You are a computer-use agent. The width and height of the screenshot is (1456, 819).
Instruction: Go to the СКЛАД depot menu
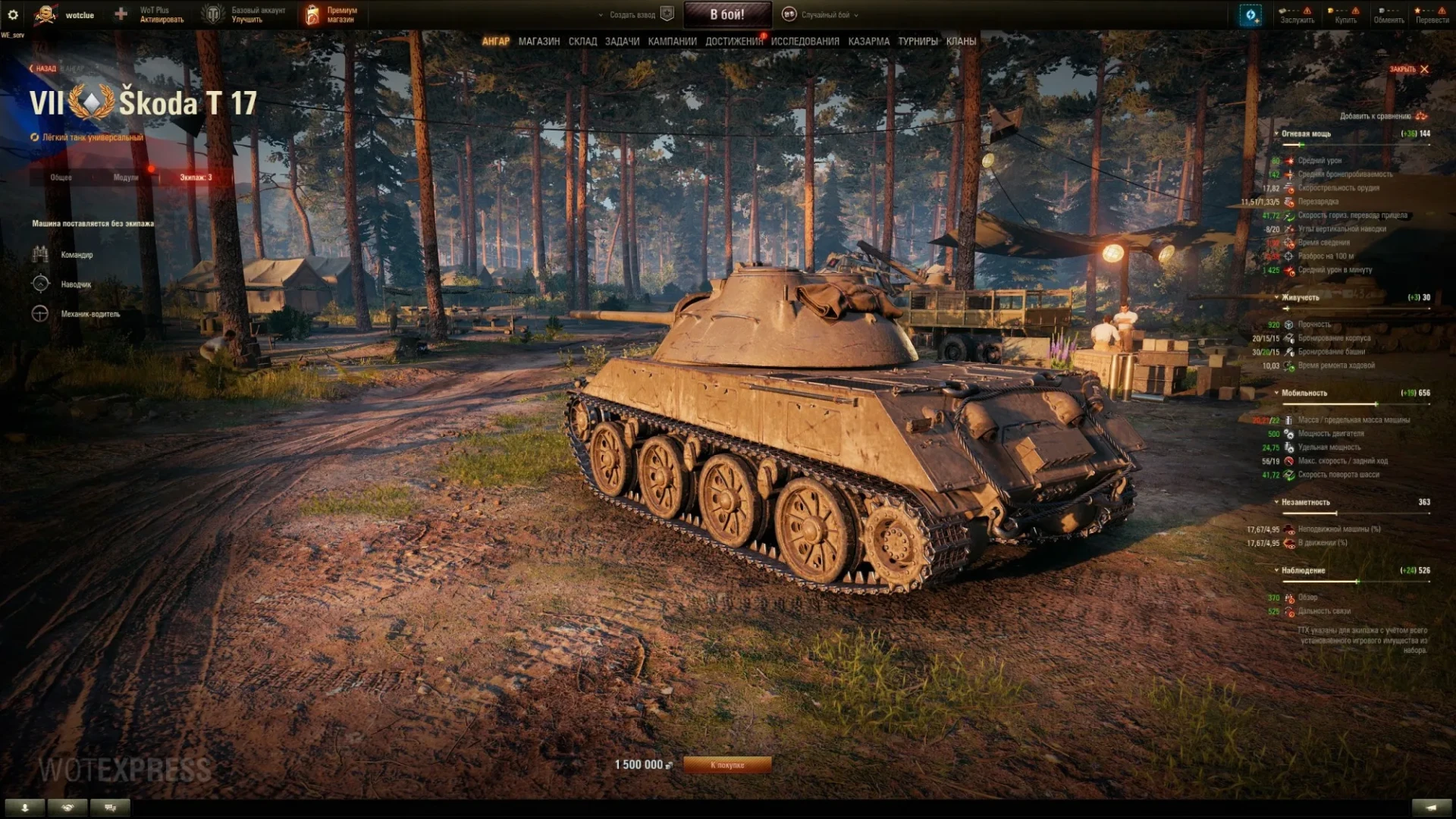pyautogui.click(x=582, y=42)
